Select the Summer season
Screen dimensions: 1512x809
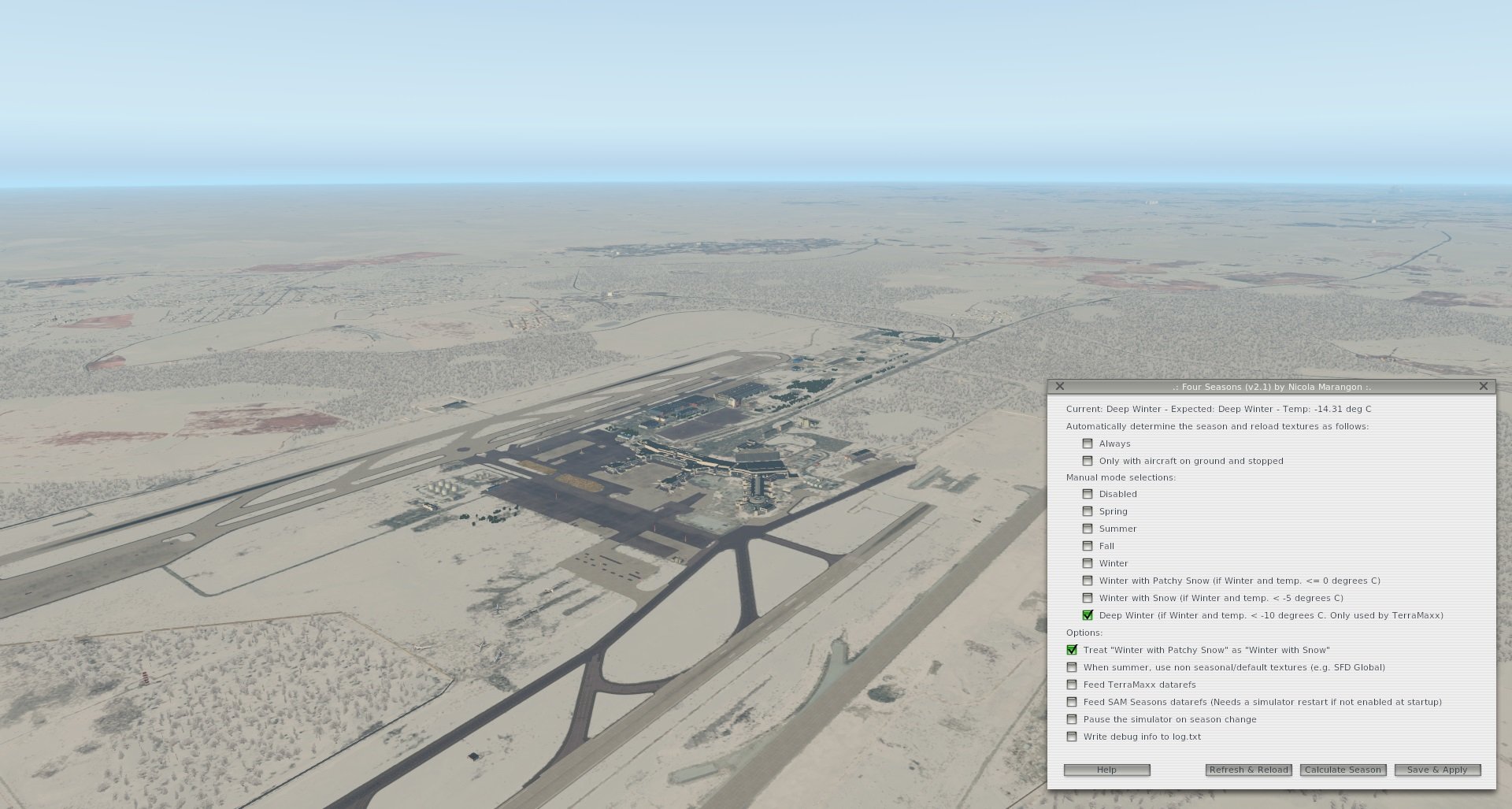pos(1088,529)
